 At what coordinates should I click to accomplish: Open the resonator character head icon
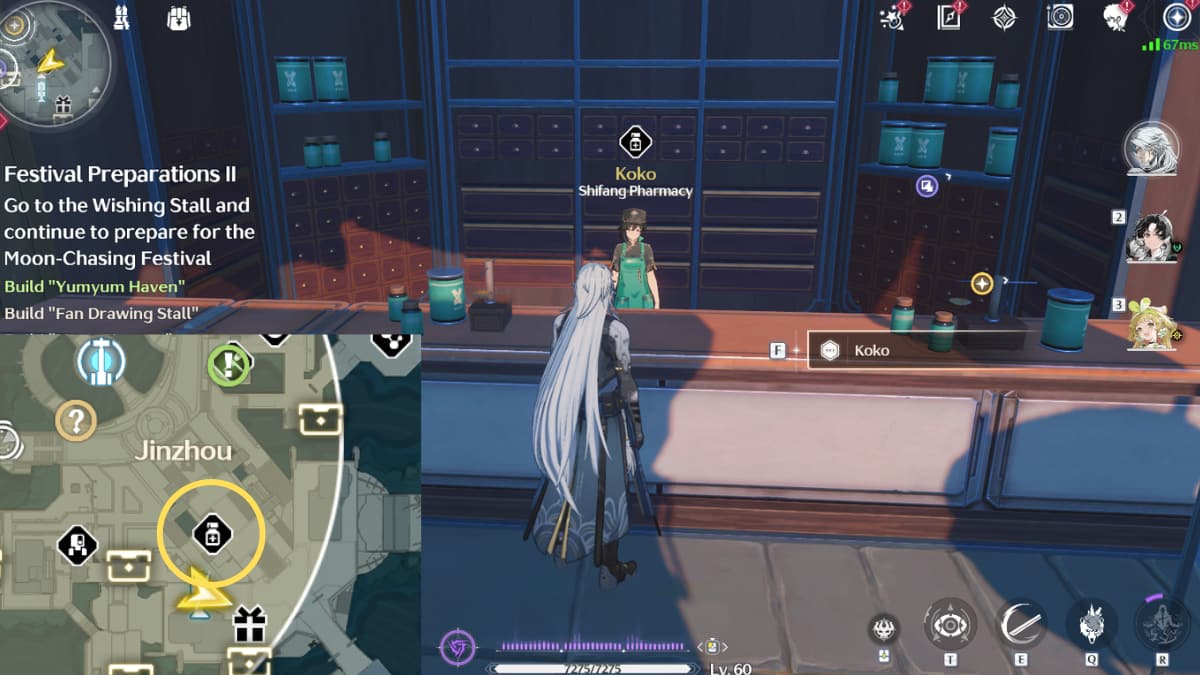click(x=1115, y=17)
